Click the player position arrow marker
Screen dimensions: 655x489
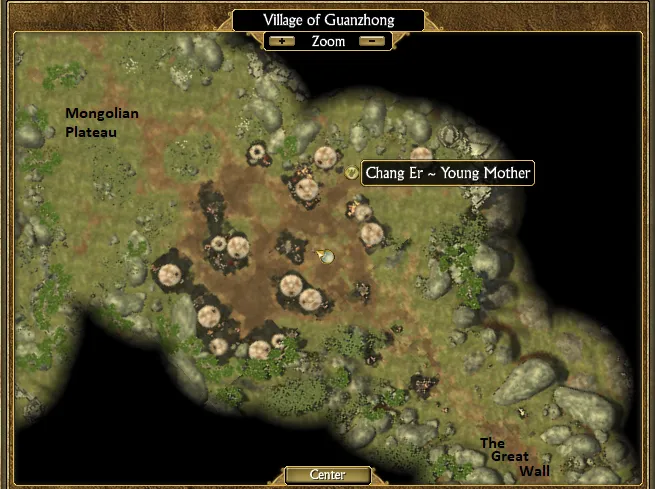(x=324, y=256)
